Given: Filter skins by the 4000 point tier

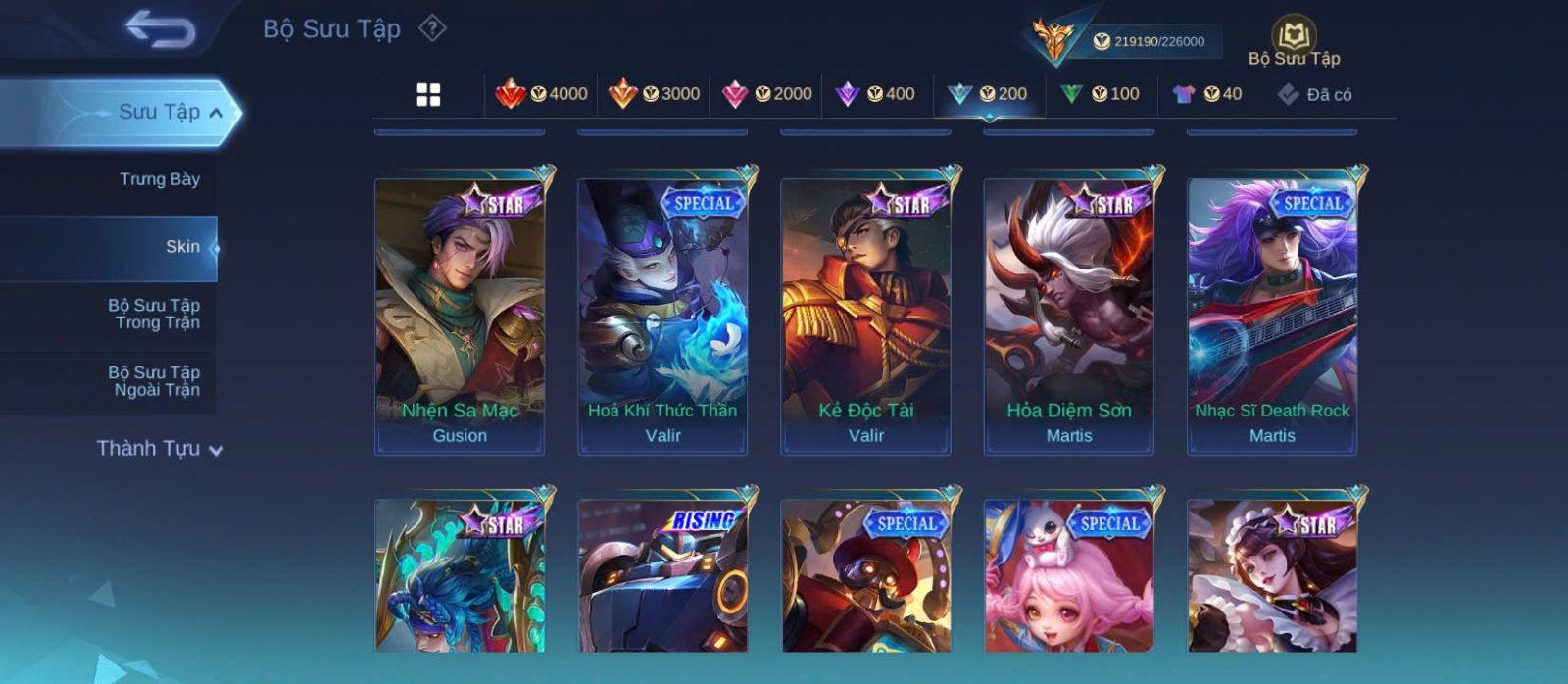Looking at the screenshot, I should tap(541, 94).
